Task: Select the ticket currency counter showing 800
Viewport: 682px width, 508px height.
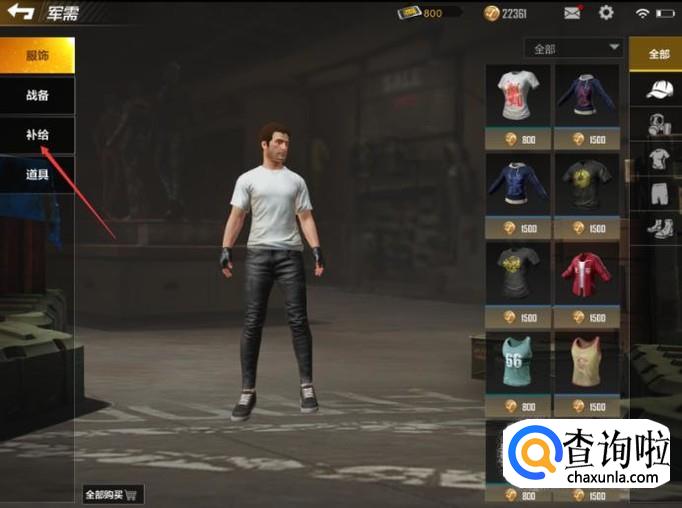Action: (429, 13)
